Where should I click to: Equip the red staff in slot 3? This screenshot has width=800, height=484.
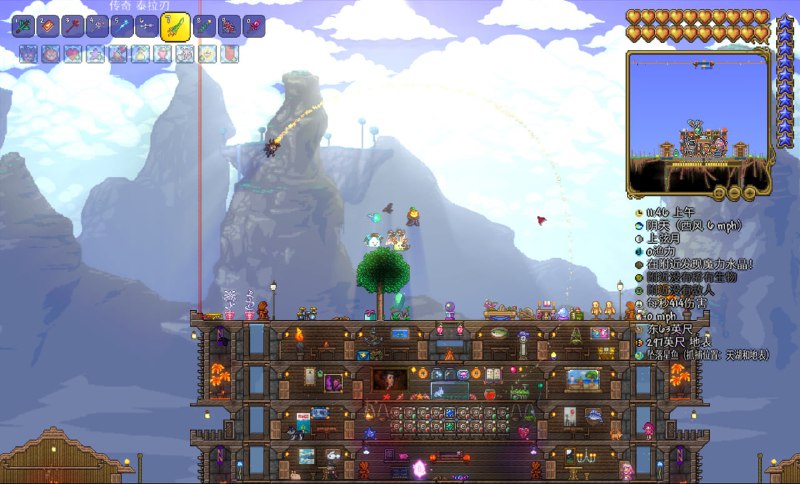[73, 25]
